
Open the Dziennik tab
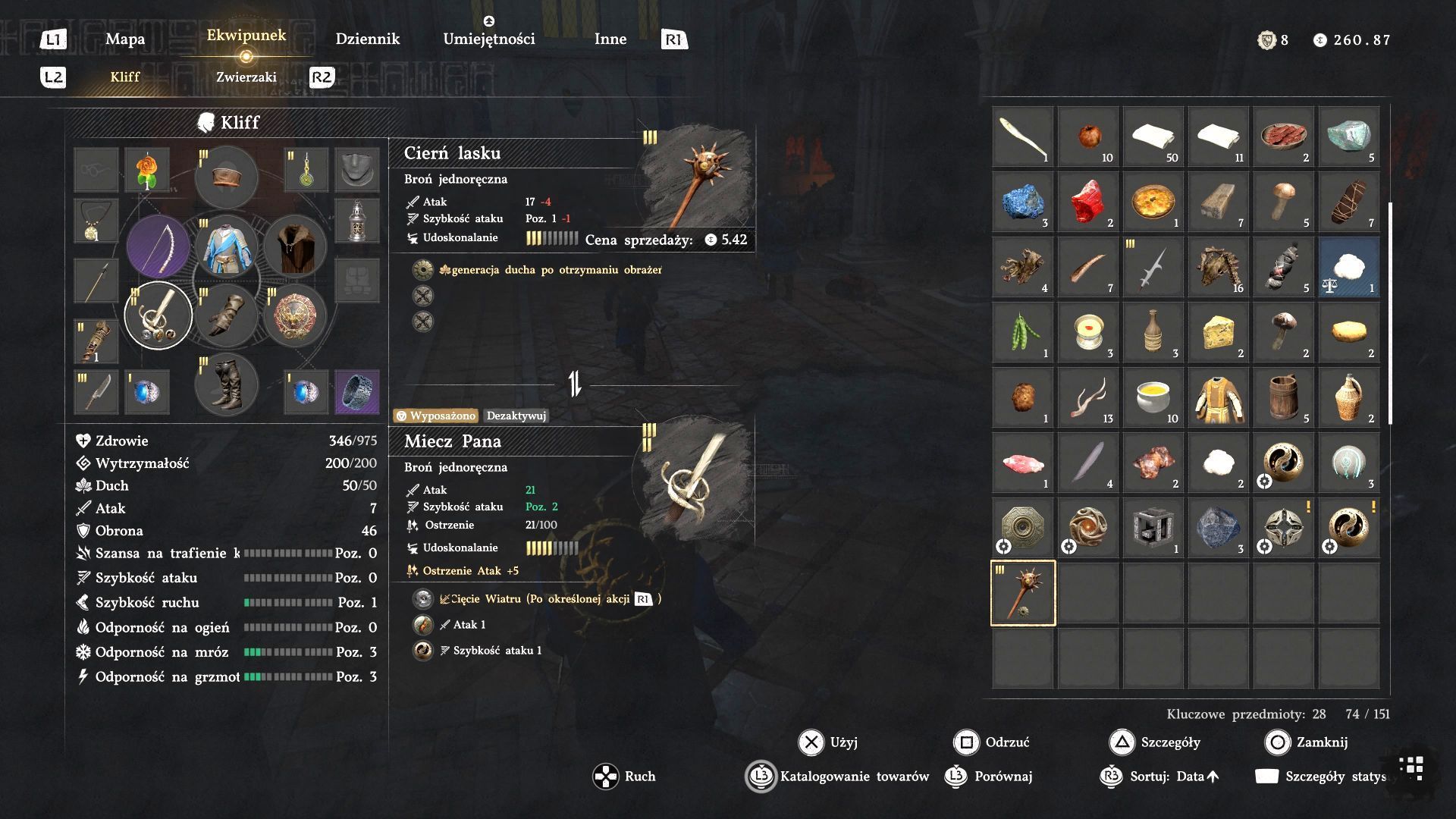pyautogui.click(x=367, y=39)
